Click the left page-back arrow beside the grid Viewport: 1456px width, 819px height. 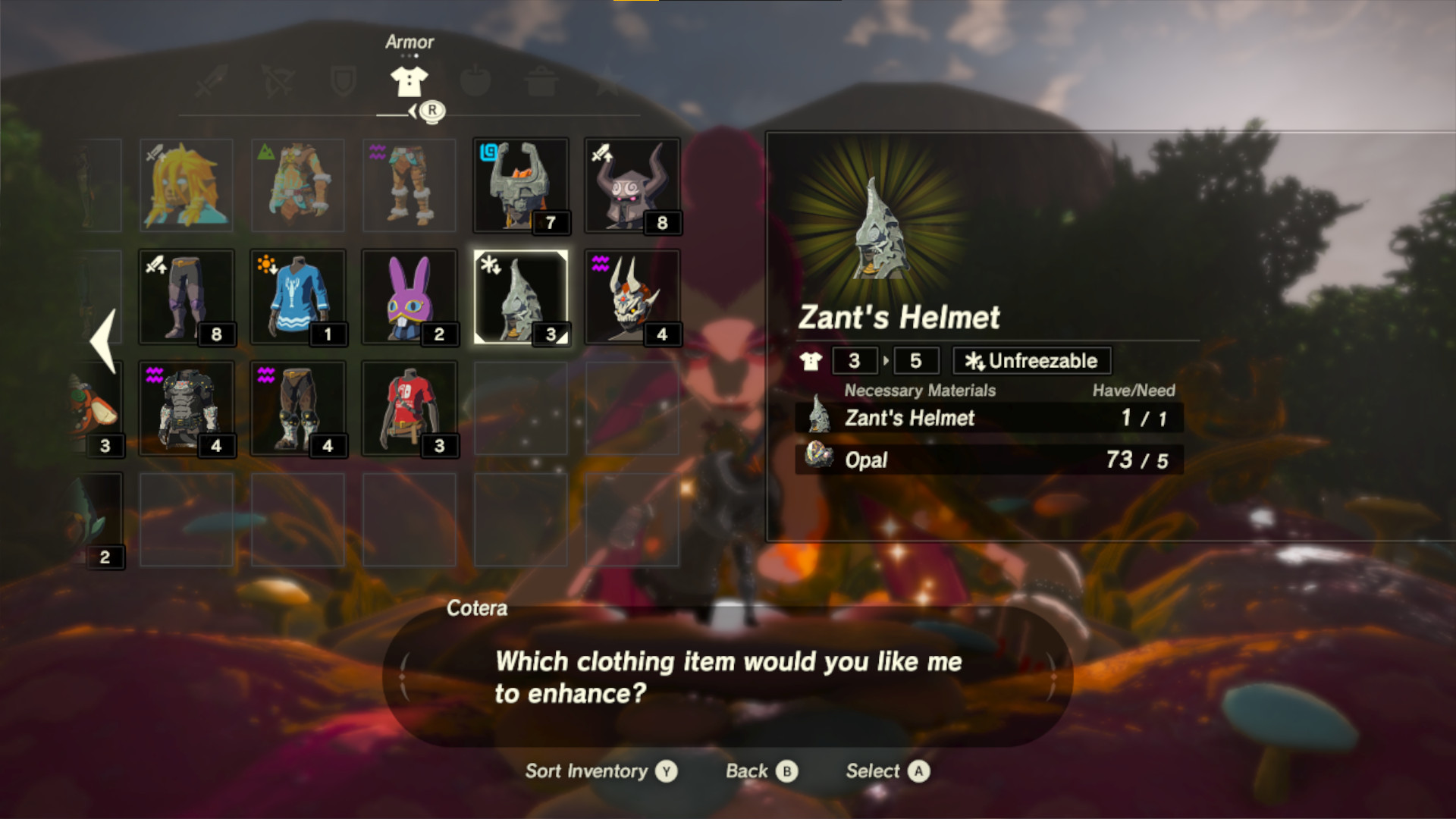coord(104,339)
